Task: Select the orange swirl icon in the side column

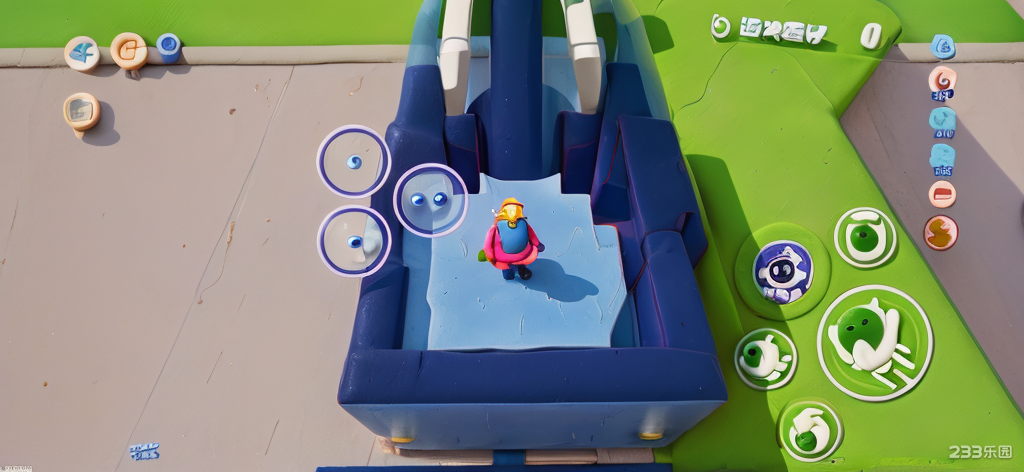Action: 942,79
